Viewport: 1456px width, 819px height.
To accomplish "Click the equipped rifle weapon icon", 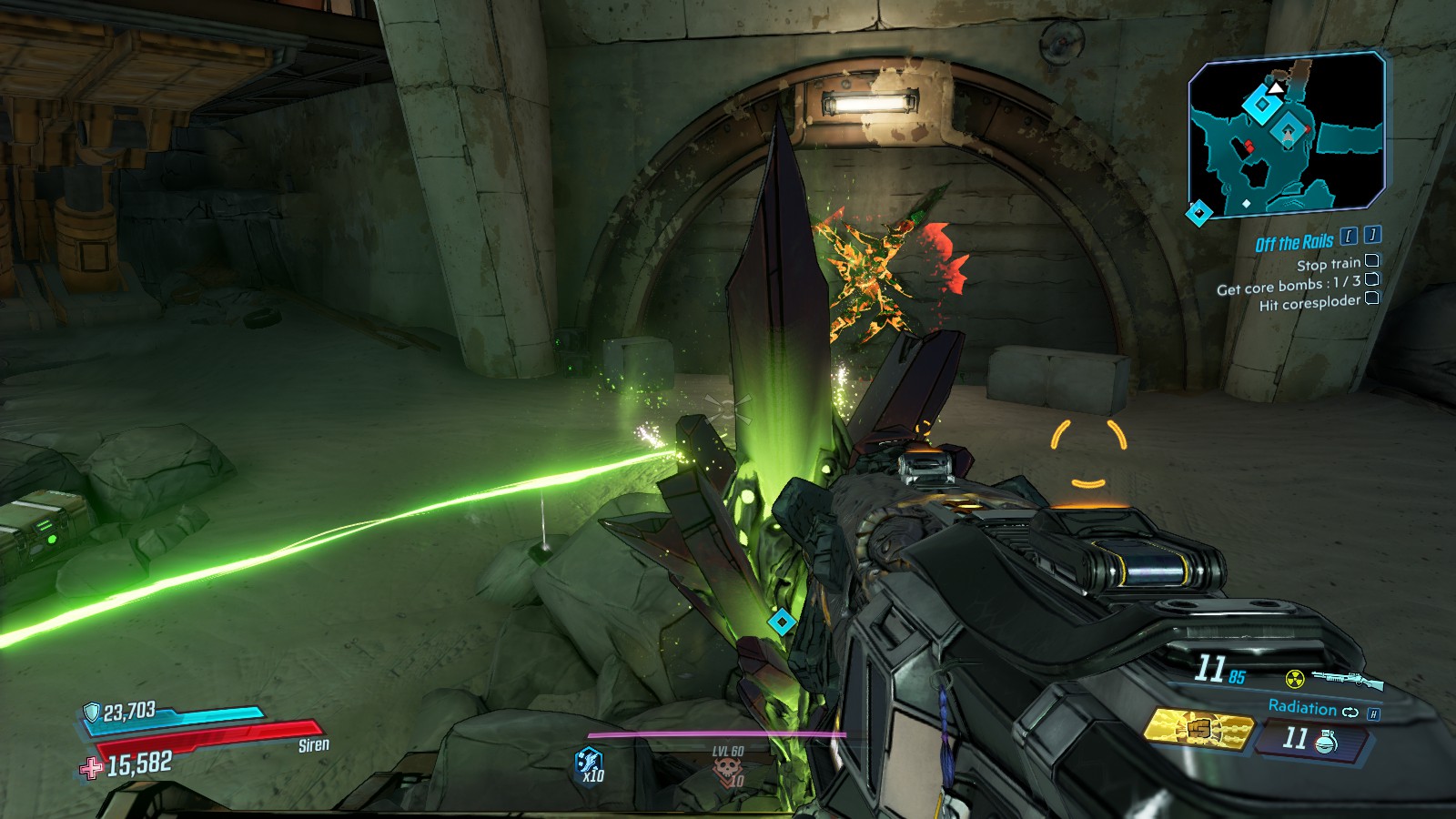I will click(1347, 679).
